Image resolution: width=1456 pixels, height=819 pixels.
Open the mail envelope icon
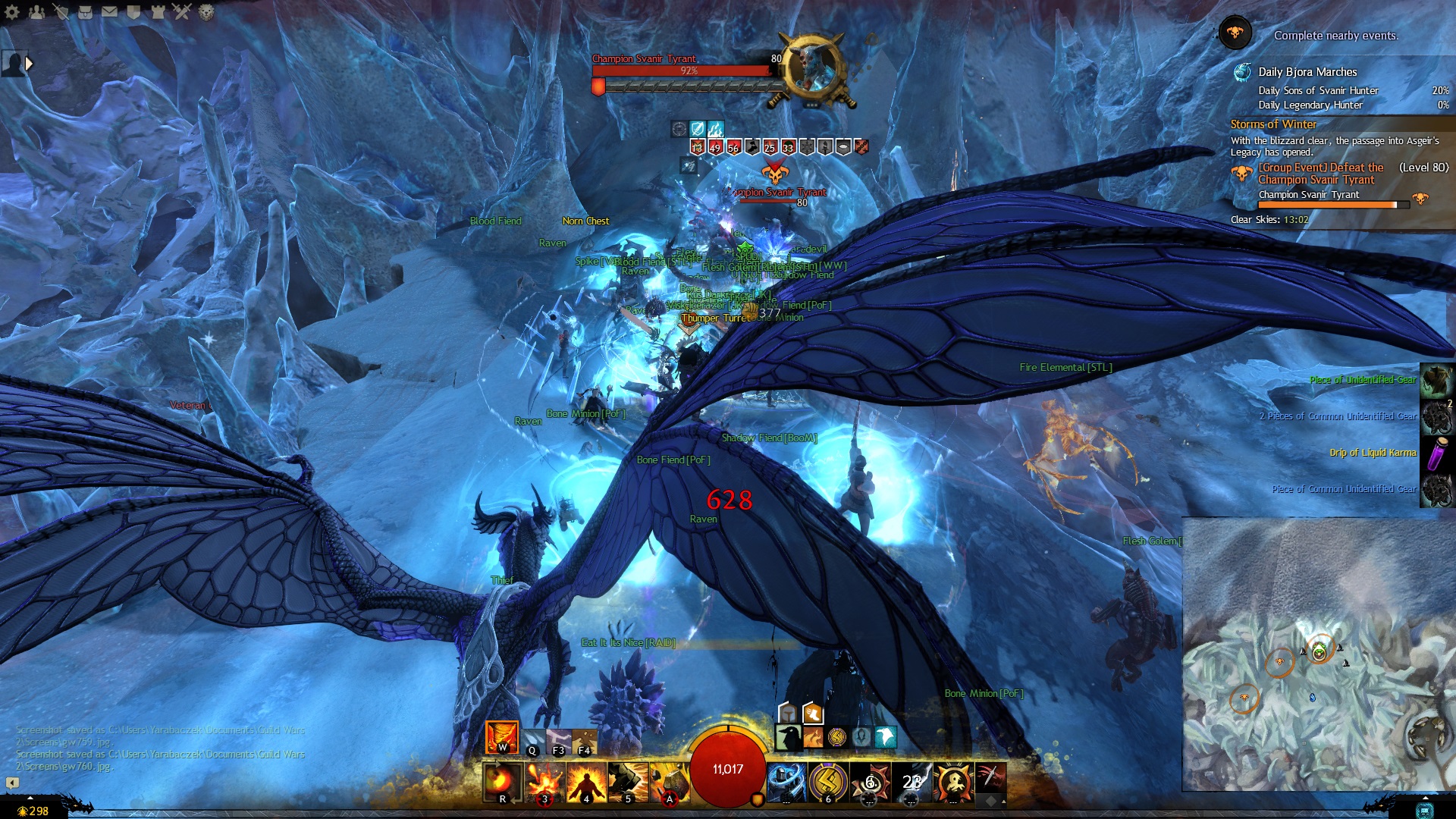(109, 12)
